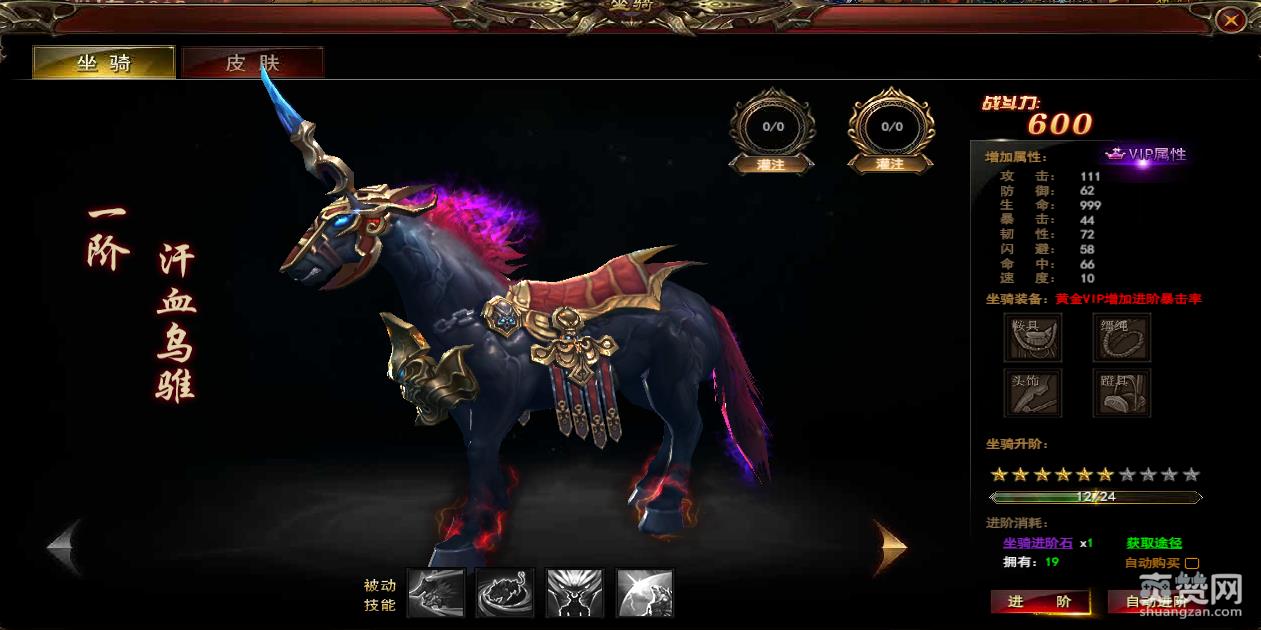The width and height of the screenshot is (1261, 630).
Task: Toggle the 自动购买 auto-buy checkbox
Action: click(x=1192, y=563)
